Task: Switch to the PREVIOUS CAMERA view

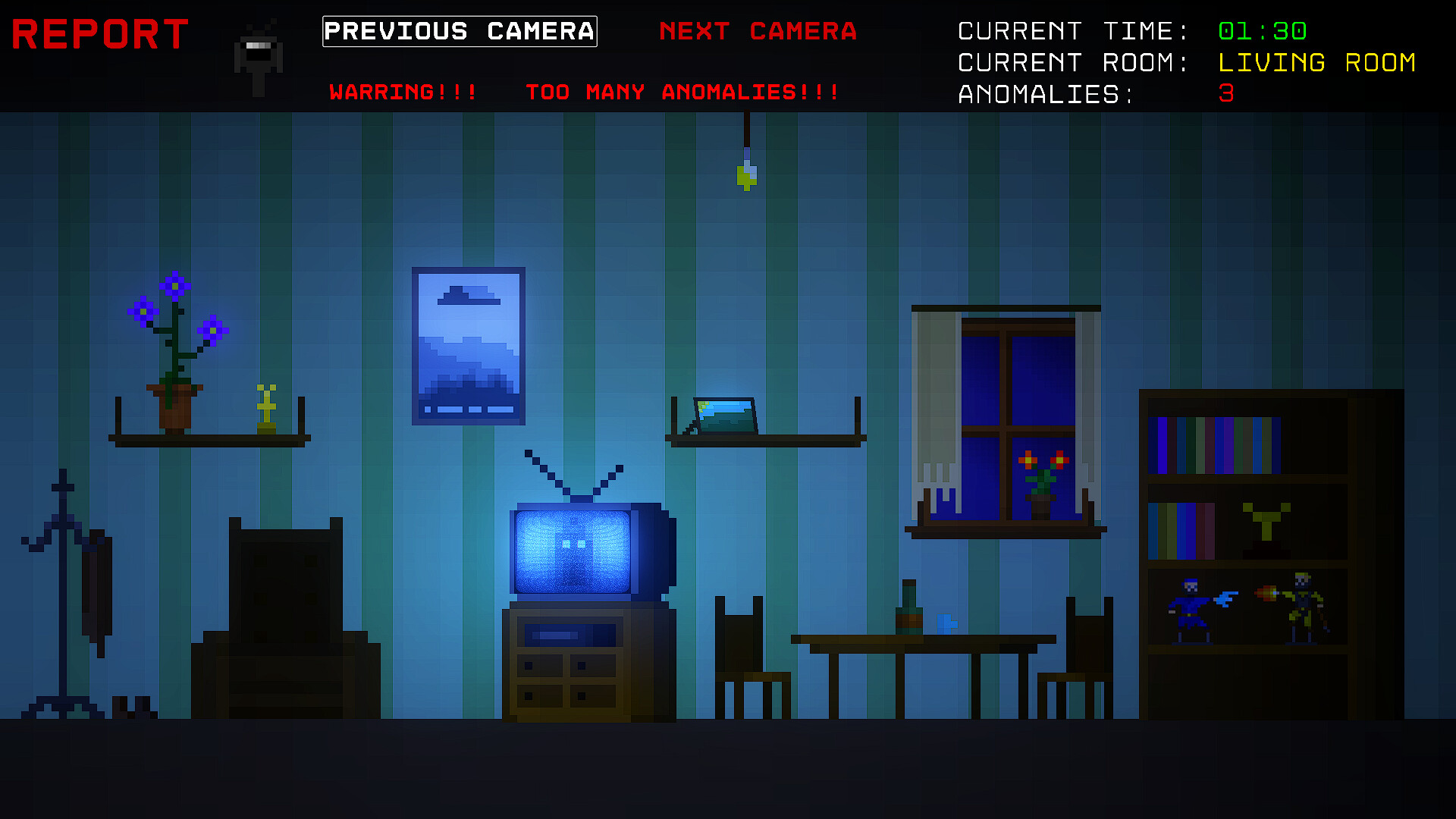Action: (459, 31)
